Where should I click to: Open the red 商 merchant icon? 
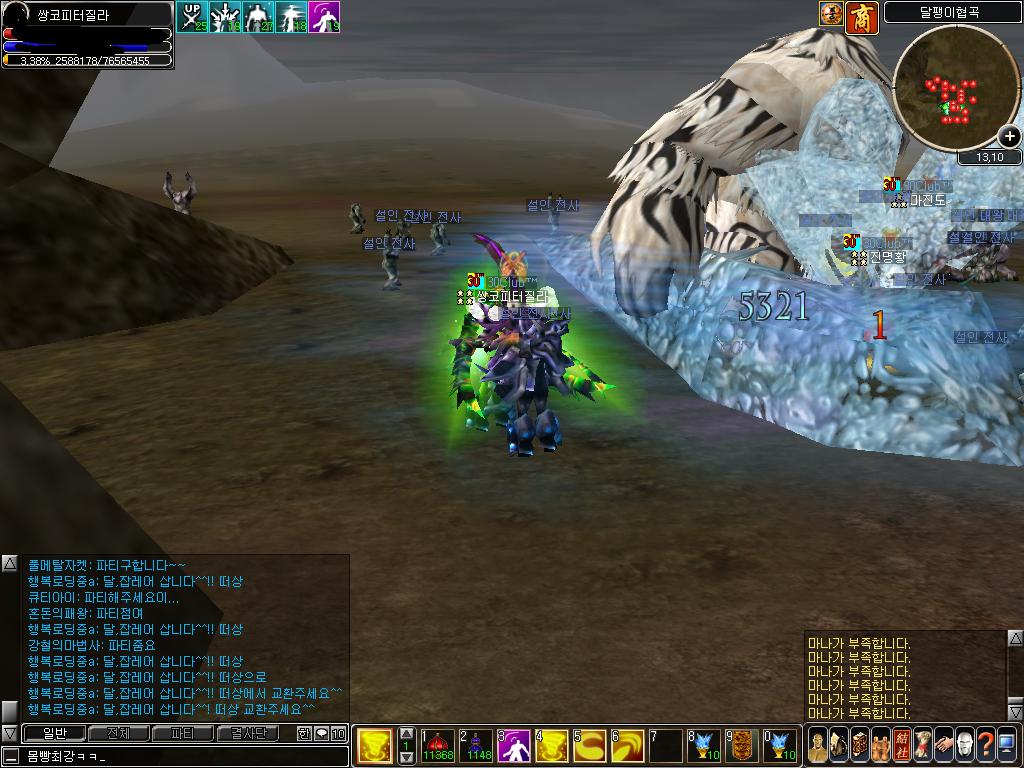pyautogui.click(x=861, y=14)
